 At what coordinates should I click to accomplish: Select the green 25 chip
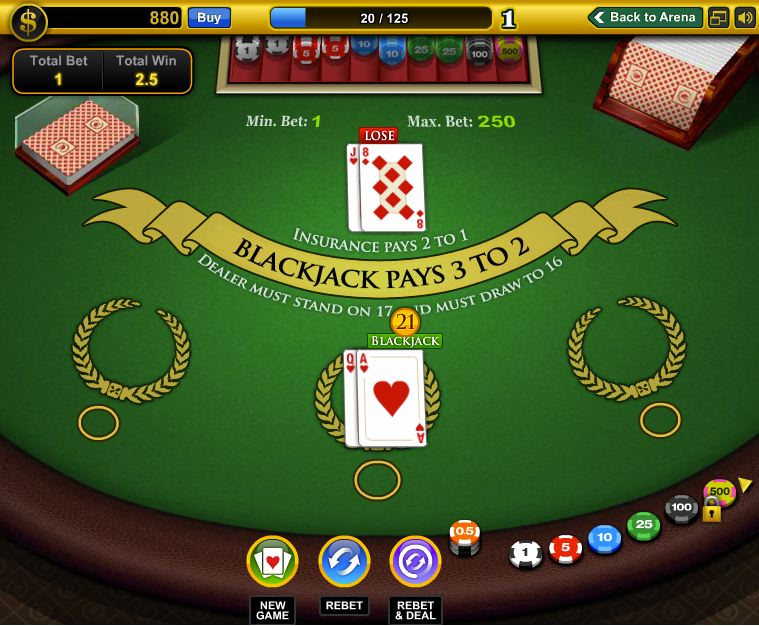(643, 524)
